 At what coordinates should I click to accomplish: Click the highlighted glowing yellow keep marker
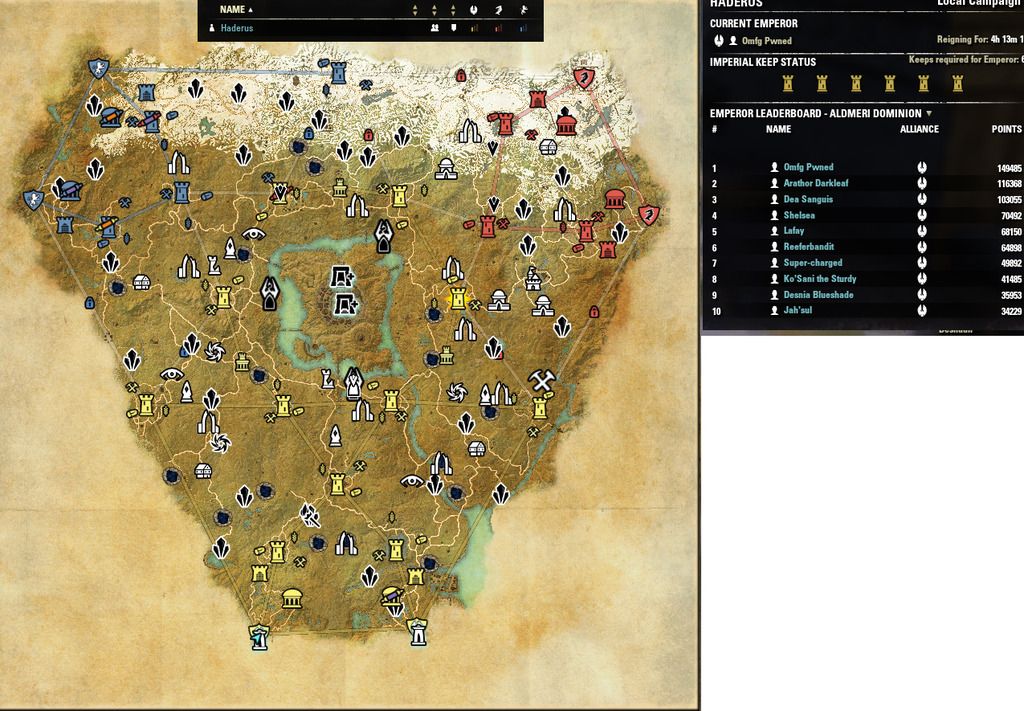pos(459,297)
